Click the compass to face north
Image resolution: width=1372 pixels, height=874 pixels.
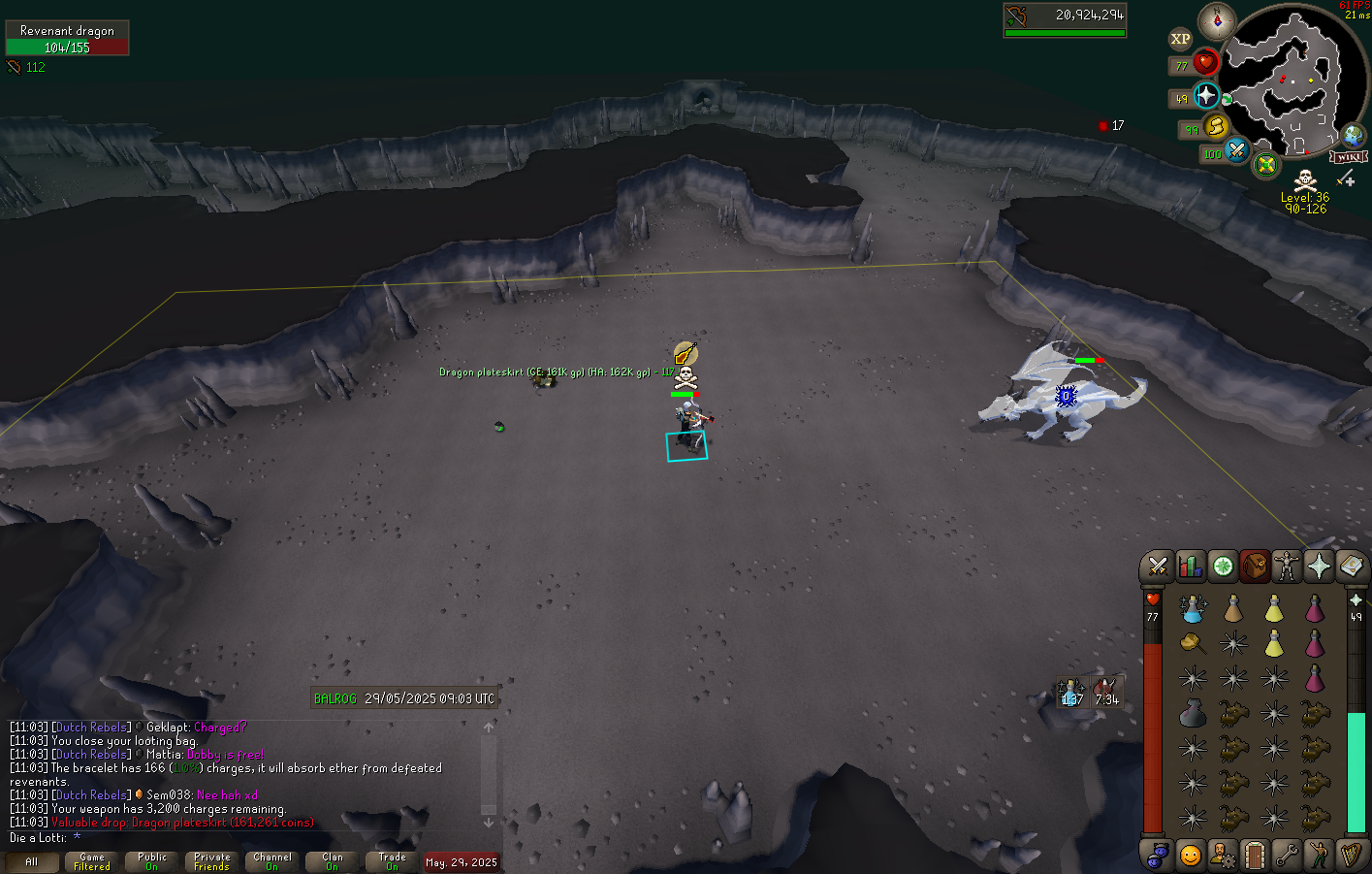pyautogui.click(x=1216, y=21)
